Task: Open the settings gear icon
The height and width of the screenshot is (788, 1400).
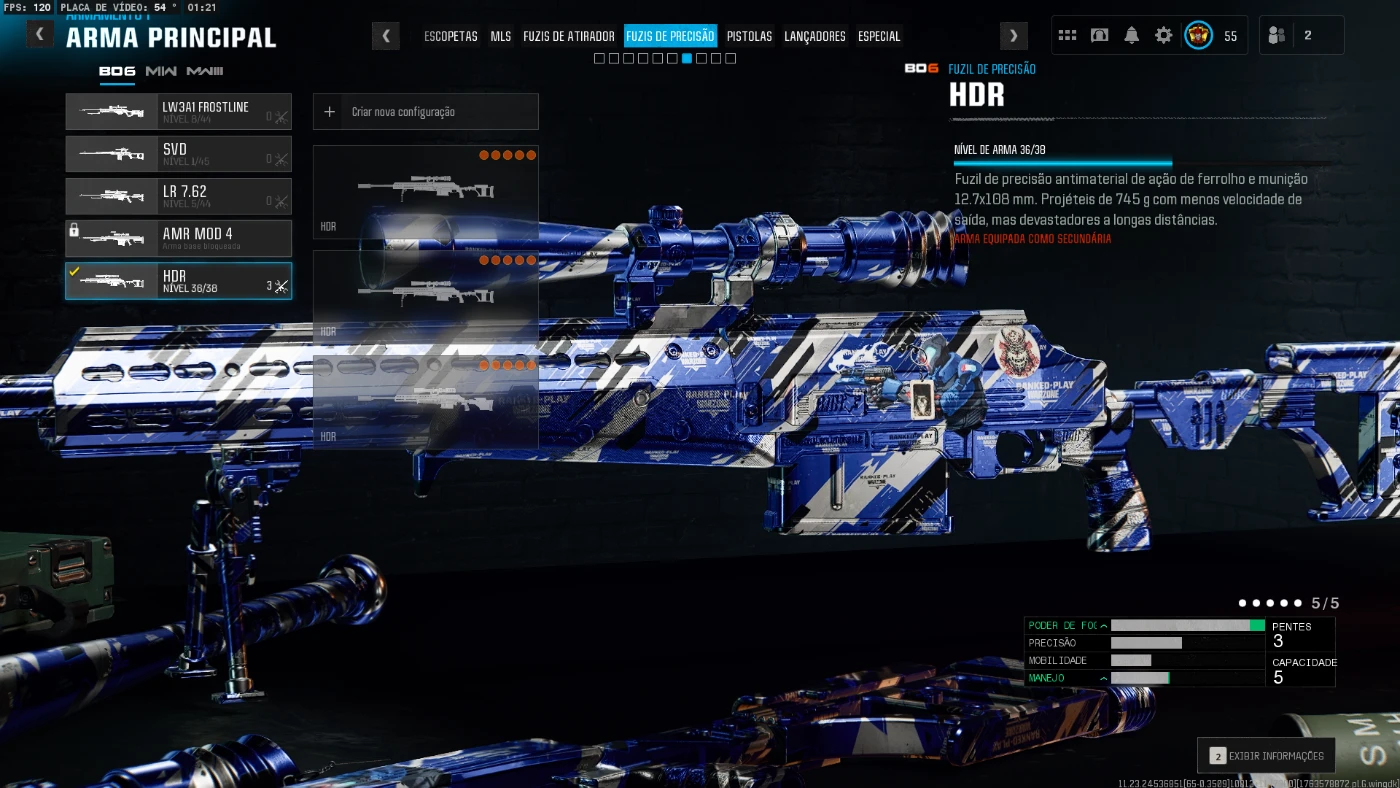Action: coord(1163,36)
